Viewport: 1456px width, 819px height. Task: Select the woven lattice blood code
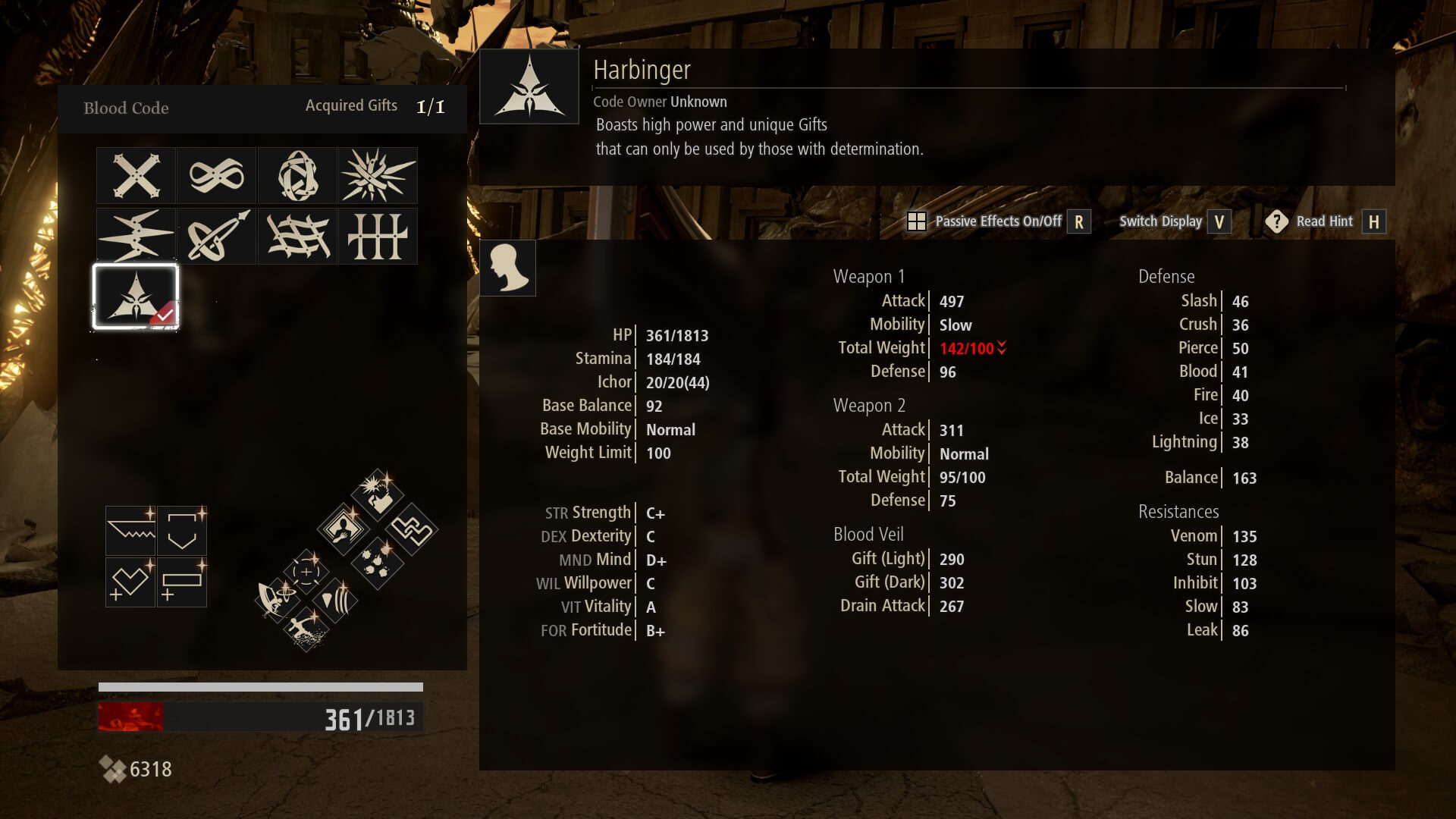[x=297, y=237]
